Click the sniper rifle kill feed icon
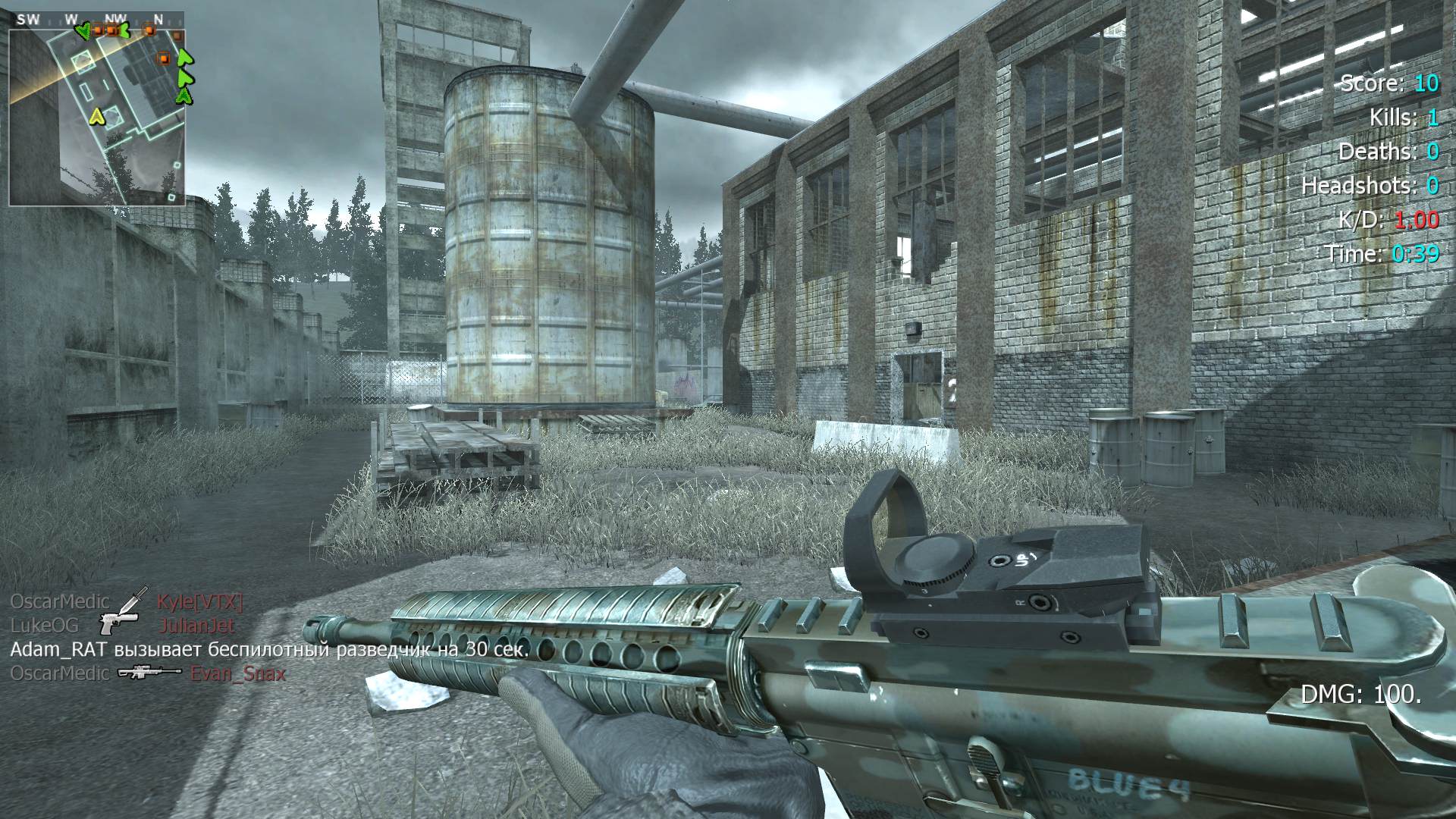This screenshot has width=1456, height=819. tap(149, 672)
